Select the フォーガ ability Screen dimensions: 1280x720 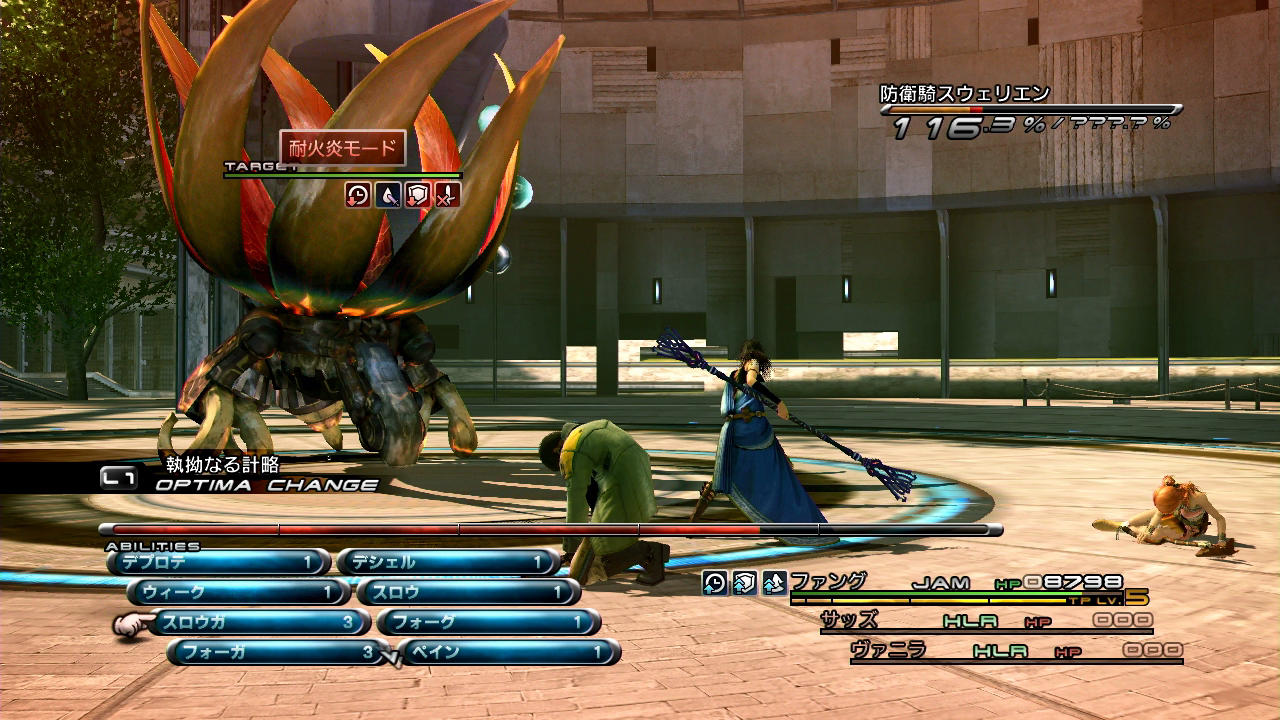pos(278,653)
